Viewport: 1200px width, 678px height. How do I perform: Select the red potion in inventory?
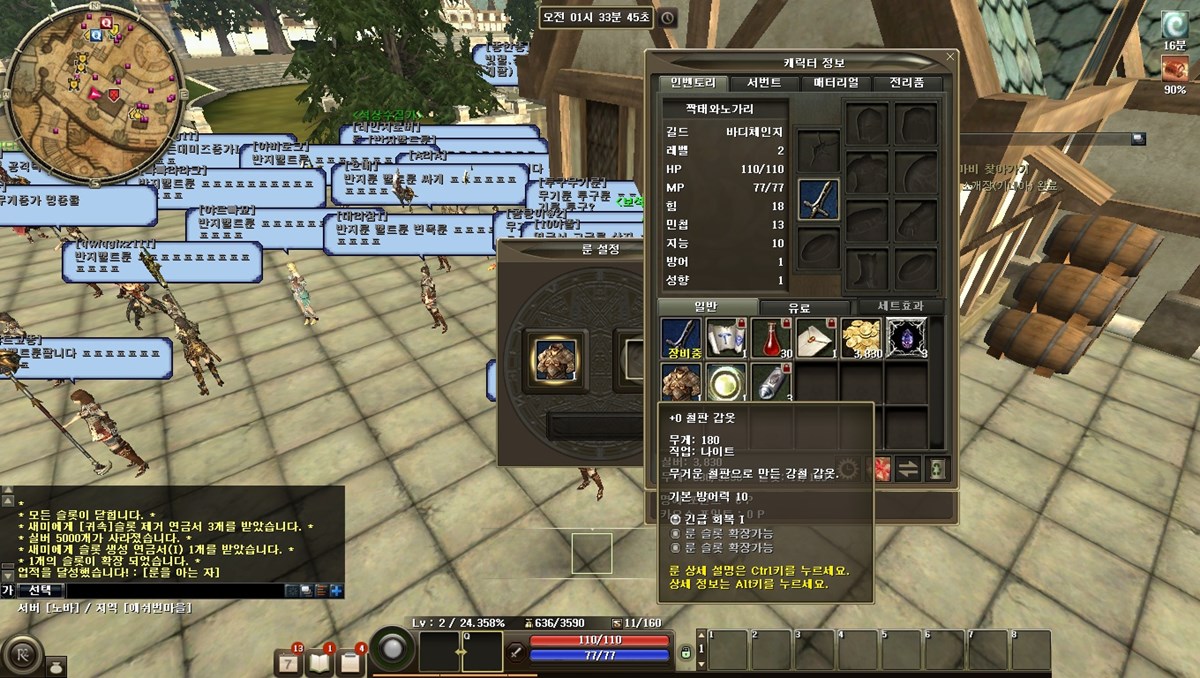(771, 338)
